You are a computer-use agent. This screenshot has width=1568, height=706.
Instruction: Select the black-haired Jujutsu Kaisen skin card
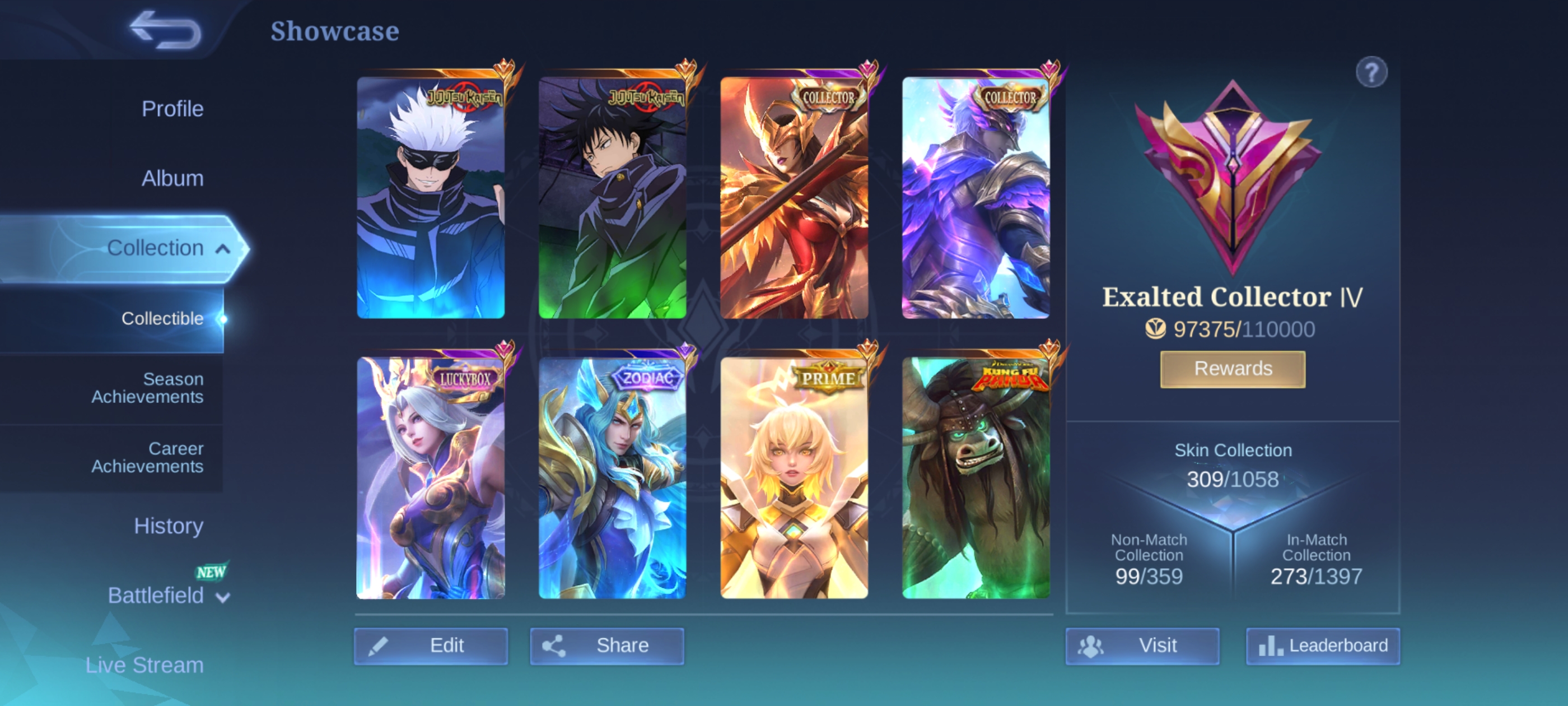pos(612,197)
